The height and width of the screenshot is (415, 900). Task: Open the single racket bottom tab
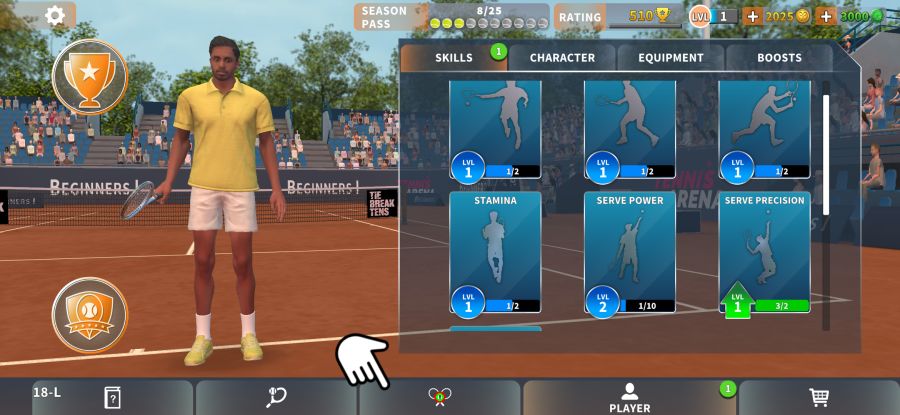coord(277,397)
